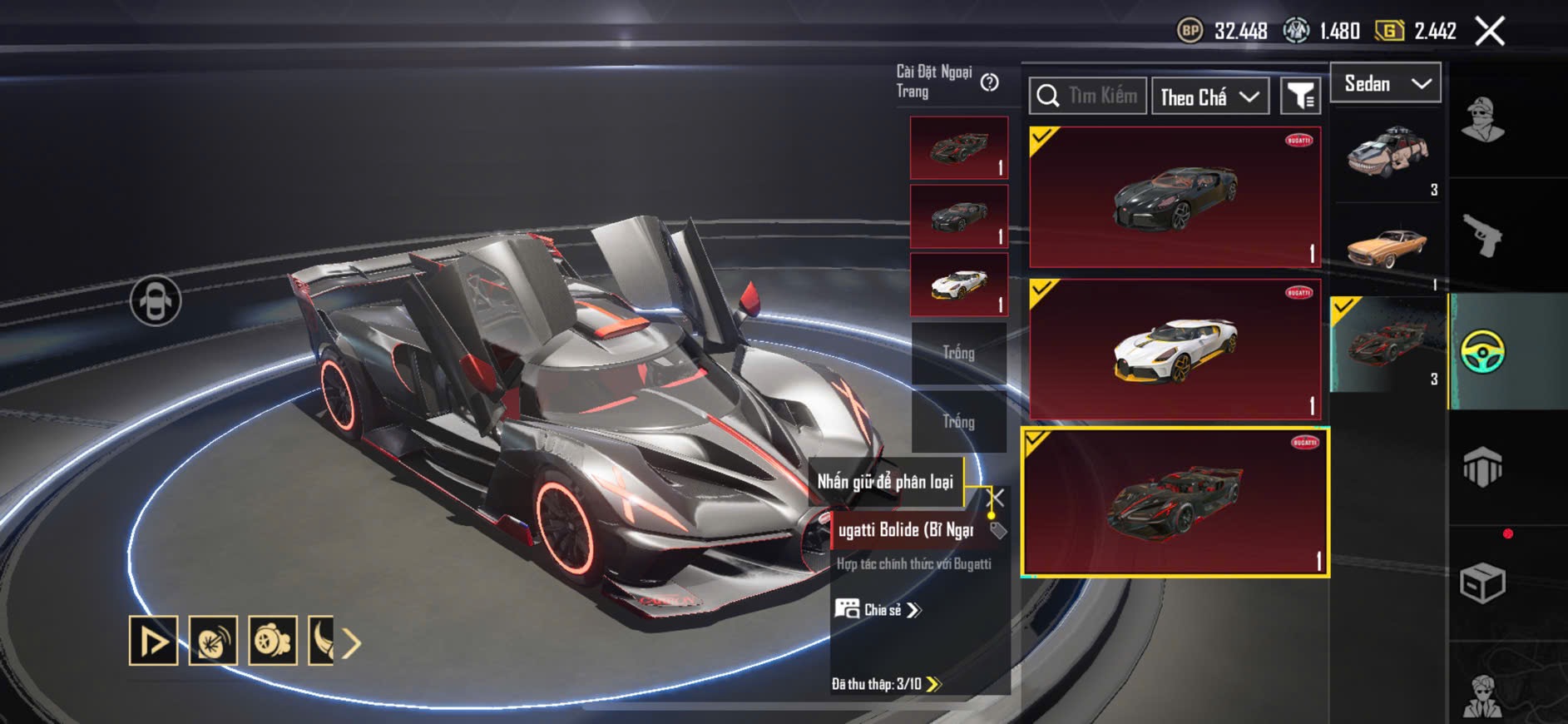
Task: Toggle the car doors view button
Action: [156, 300]
